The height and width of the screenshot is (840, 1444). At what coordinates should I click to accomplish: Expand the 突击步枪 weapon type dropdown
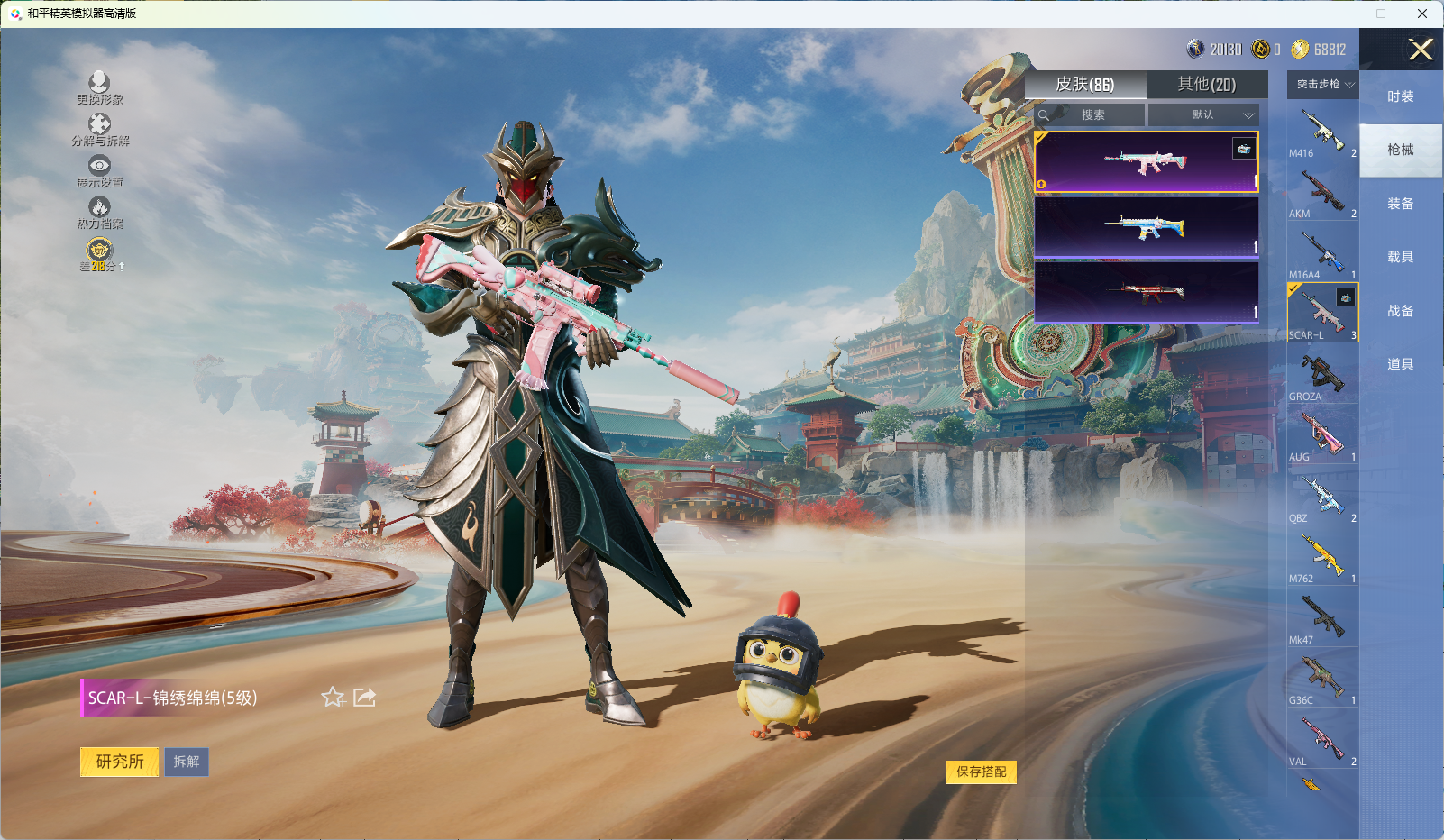coord(1323,85)
